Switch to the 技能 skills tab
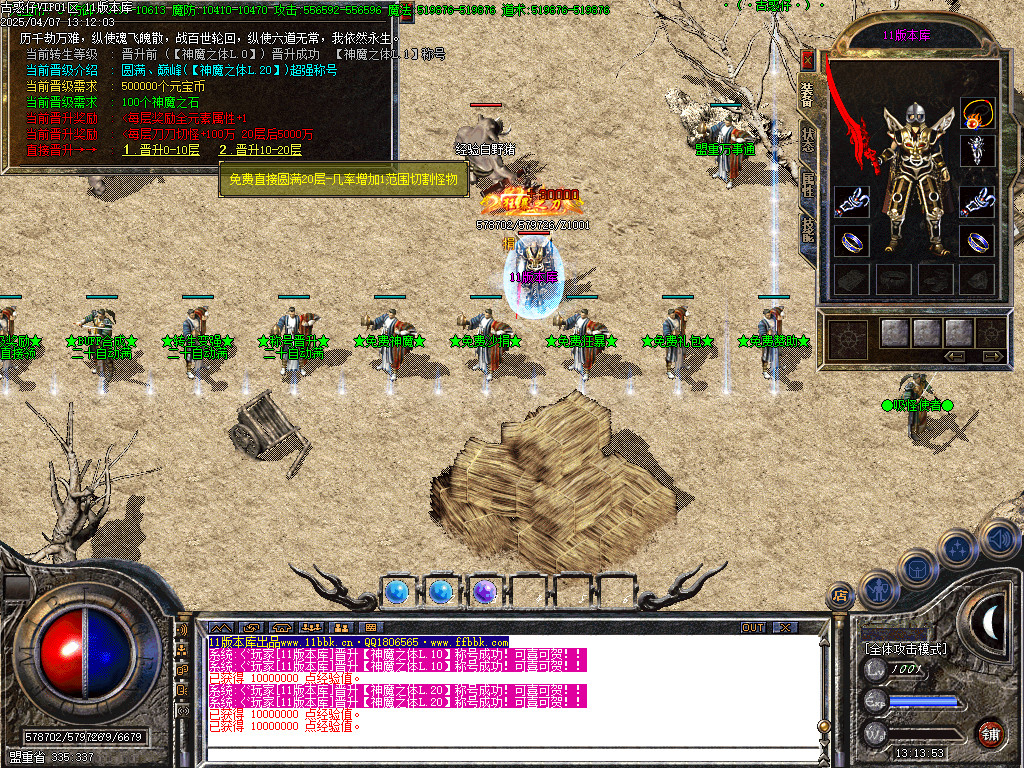 point(808,230)
